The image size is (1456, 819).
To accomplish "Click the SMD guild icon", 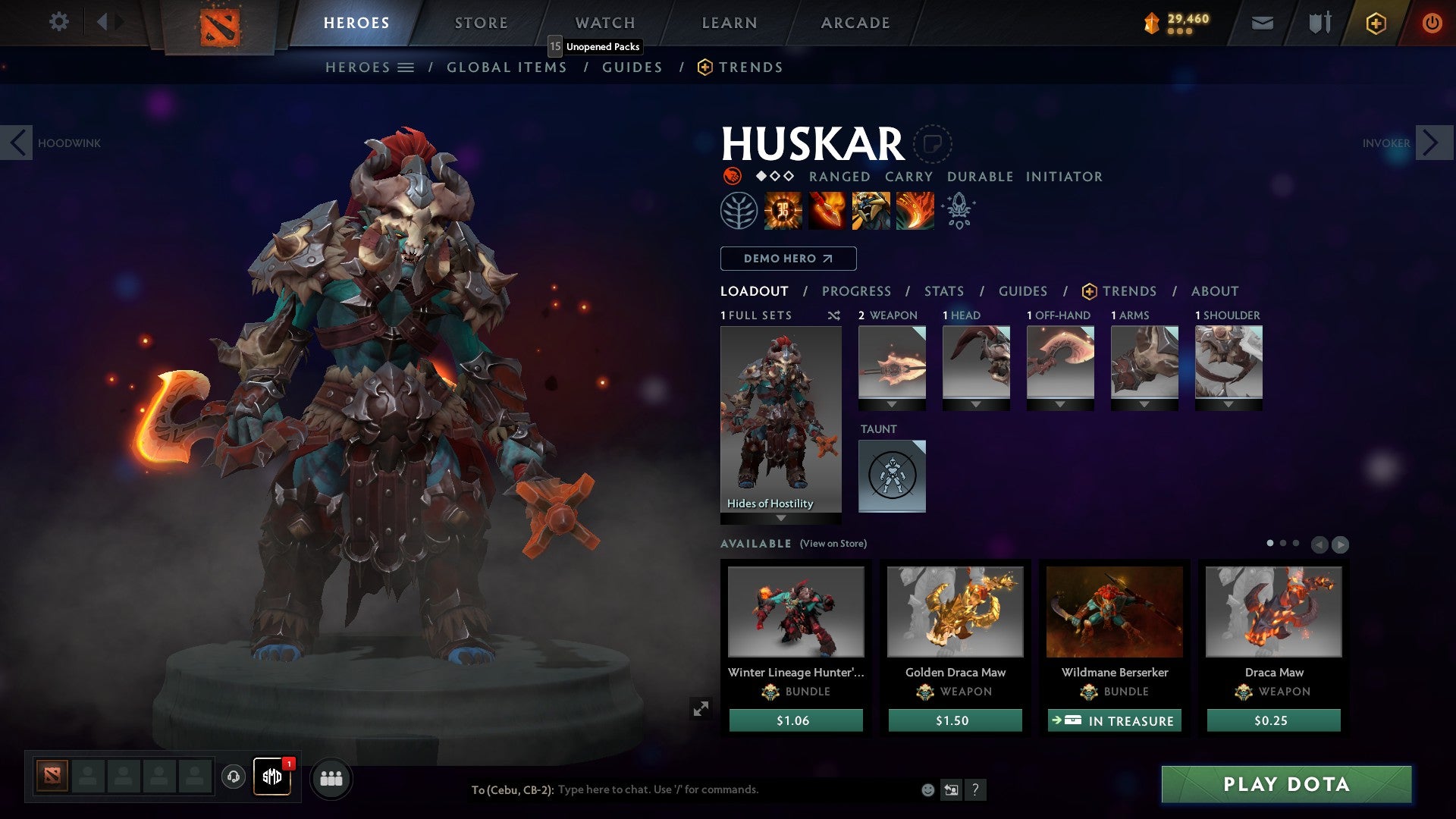I will pos(271,778).
